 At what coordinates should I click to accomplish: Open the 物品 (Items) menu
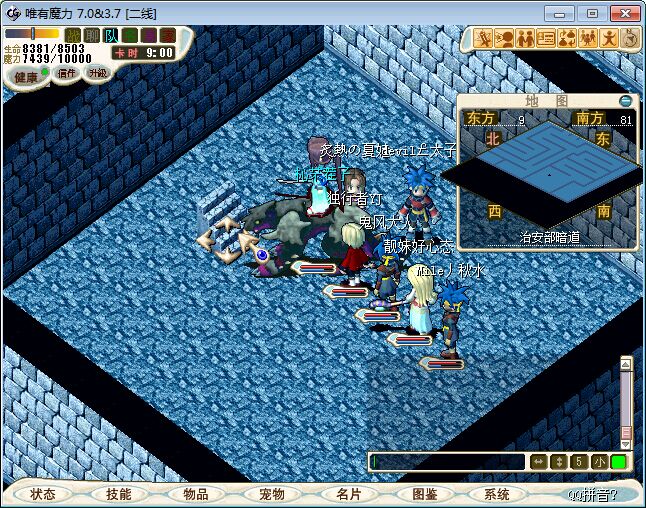[195, 494]
